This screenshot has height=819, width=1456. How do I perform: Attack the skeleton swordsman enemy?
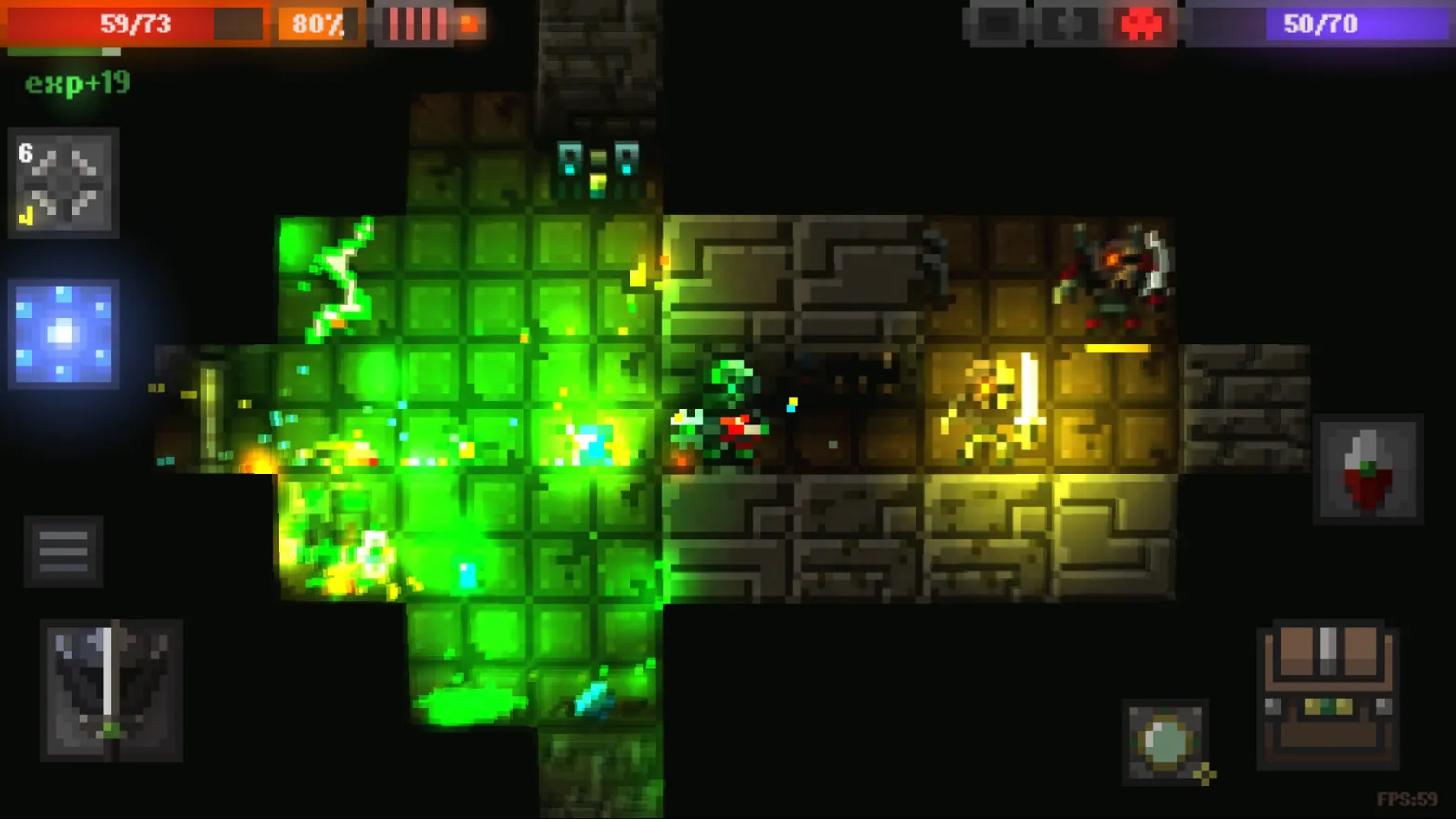pos(989,409)
